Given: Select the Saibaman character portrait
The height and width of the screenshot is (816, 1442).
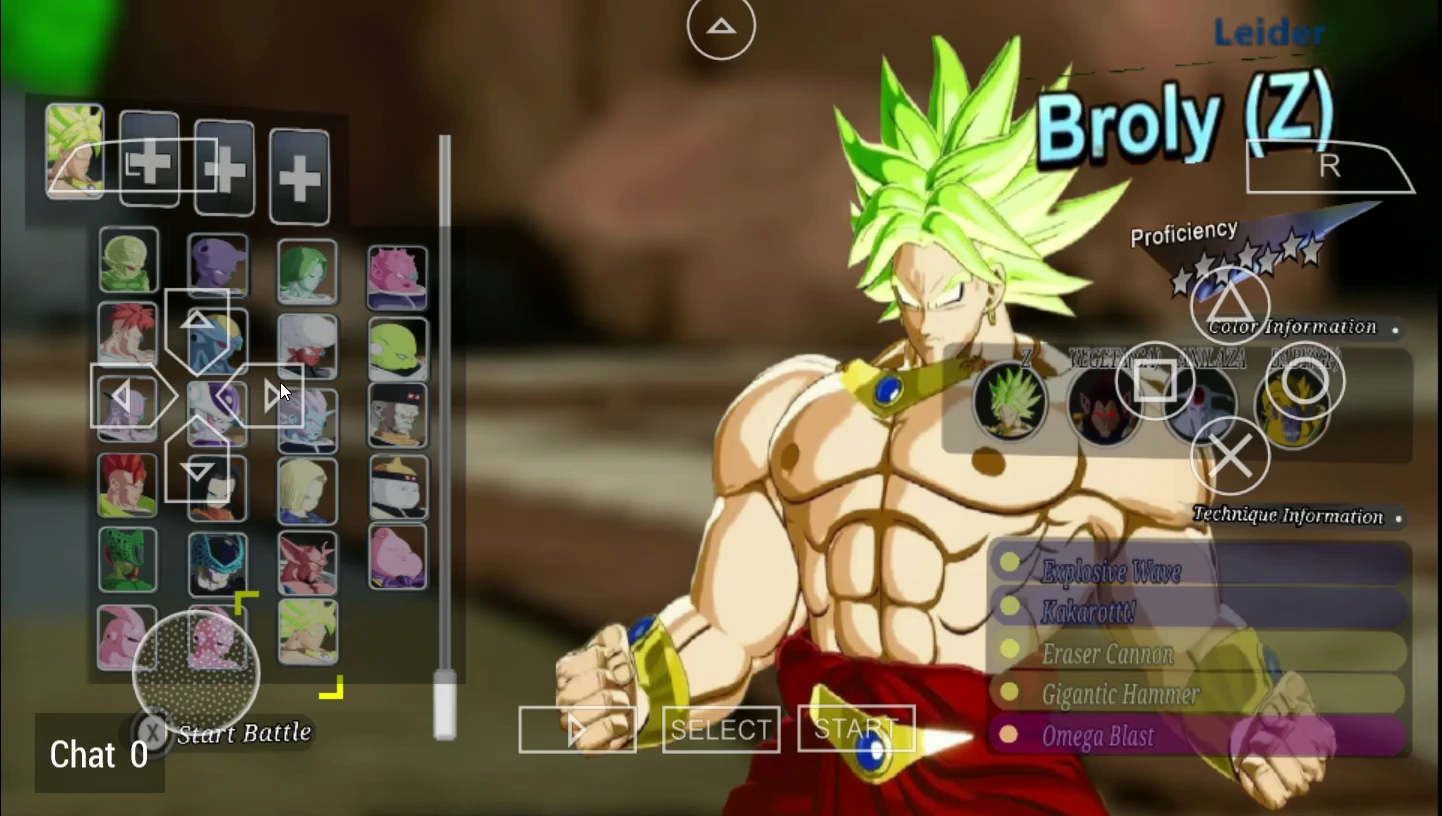Looking at the screenshot, I should coord(128,260).
